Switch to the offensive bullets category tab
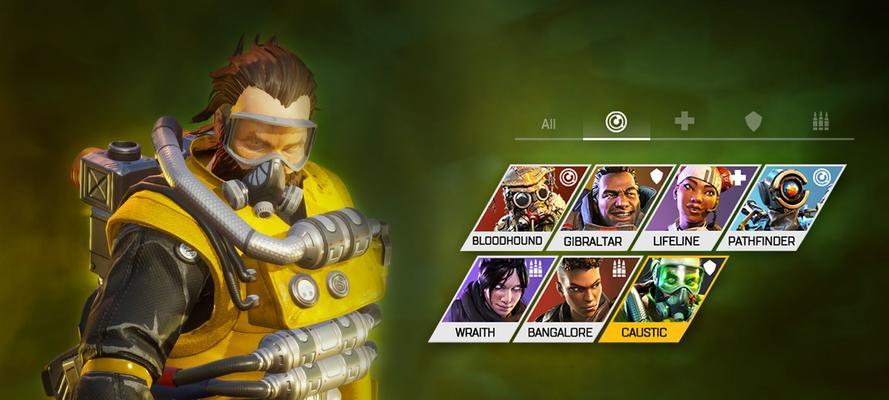This screenshot has height=400, width=889. (x=820, y=122)
